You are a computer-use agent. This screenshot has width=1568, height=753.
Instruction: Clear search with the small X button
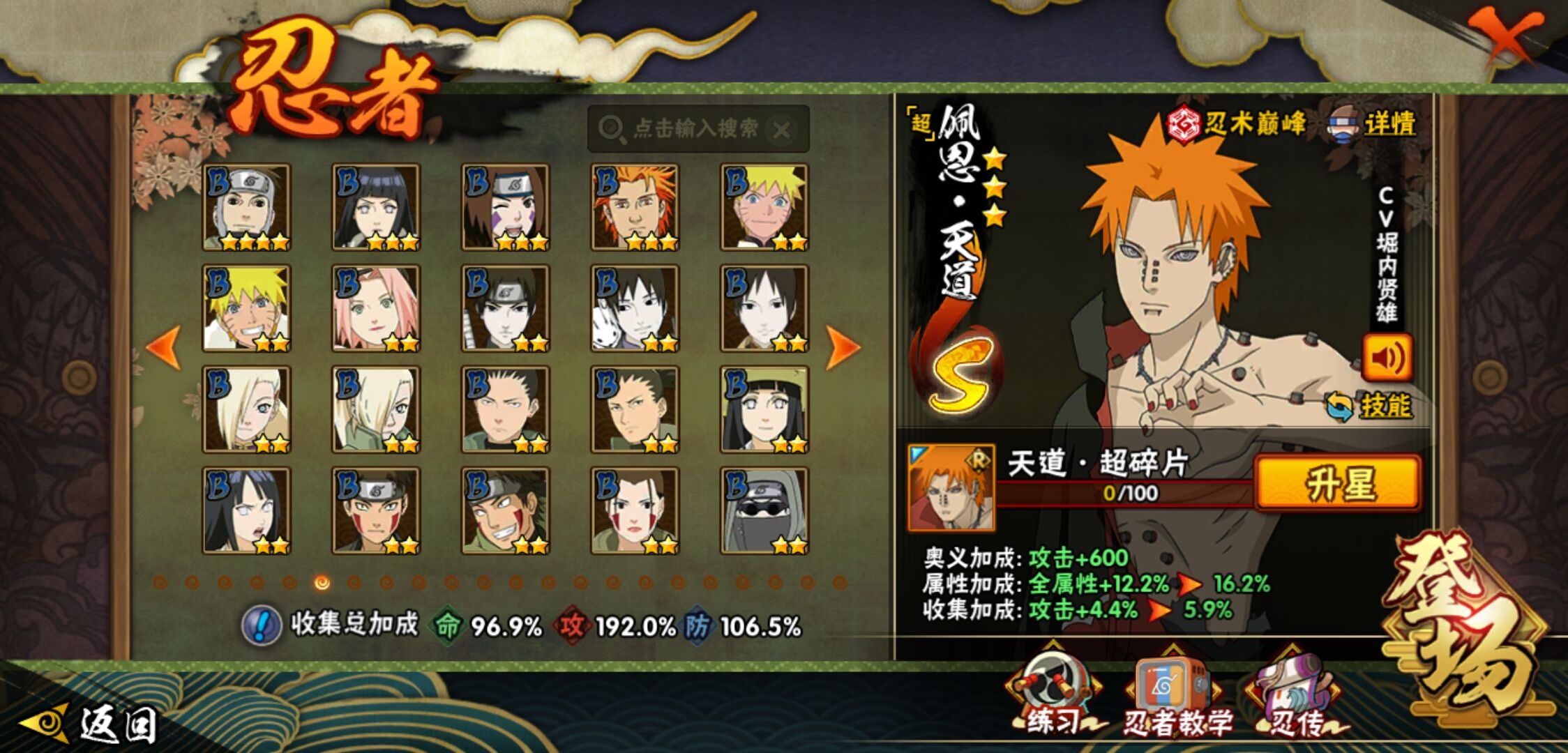tap(783, 130)
